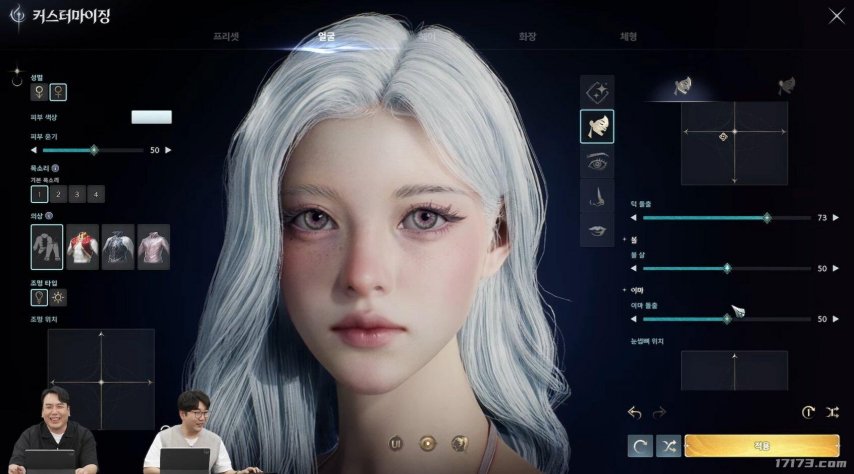Randomize with the shuffle button beside 적용

(669, 446)
